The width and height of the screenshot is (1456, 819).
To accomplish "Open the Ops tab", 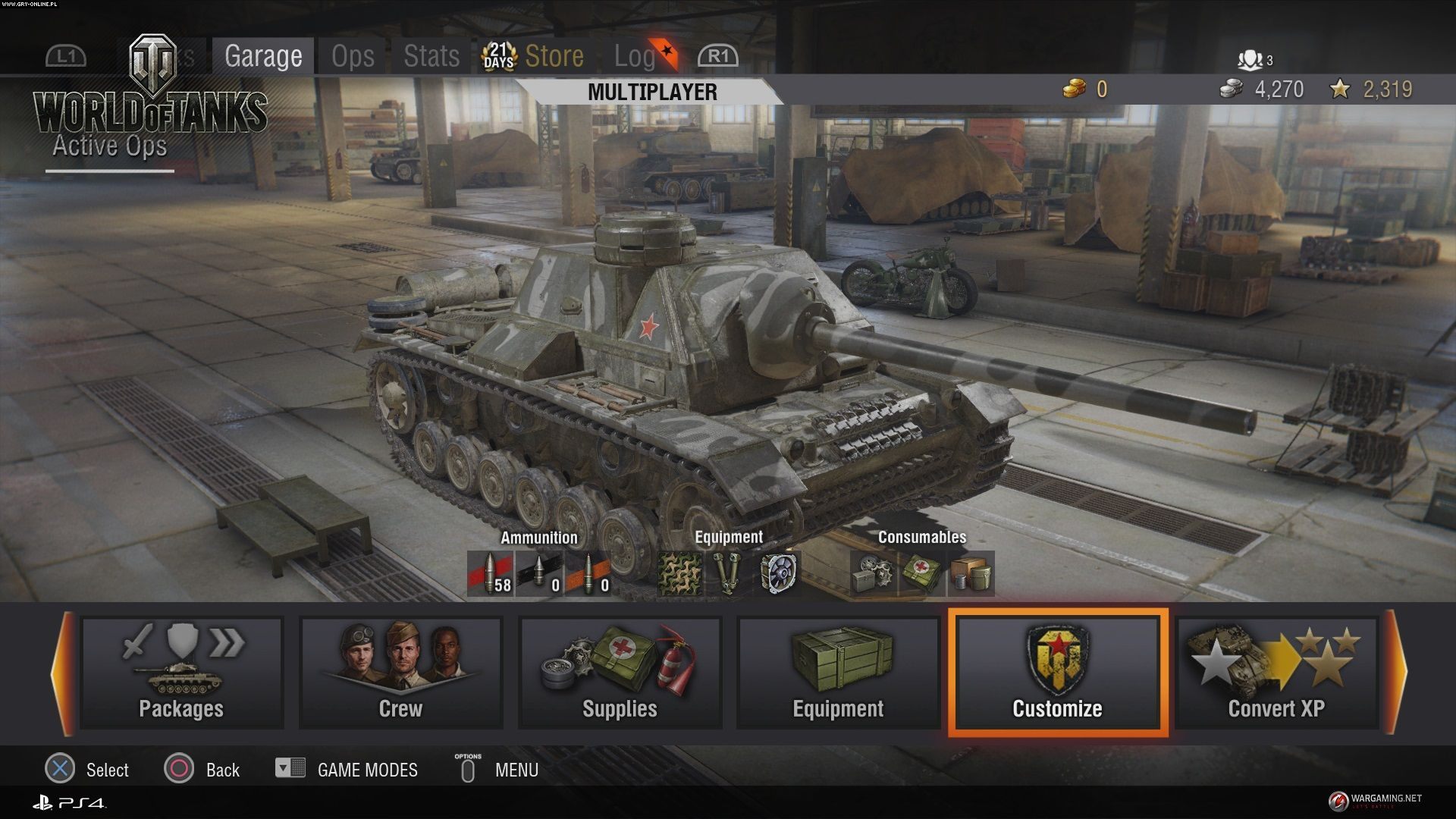I will (353, 56).
